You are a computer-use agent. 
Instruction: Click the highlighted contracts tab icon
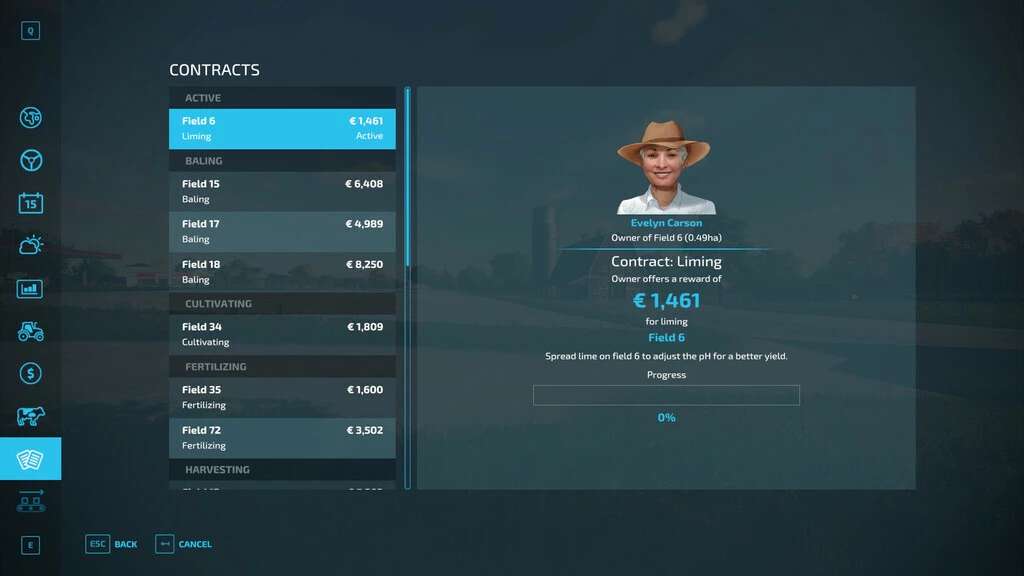31,459
